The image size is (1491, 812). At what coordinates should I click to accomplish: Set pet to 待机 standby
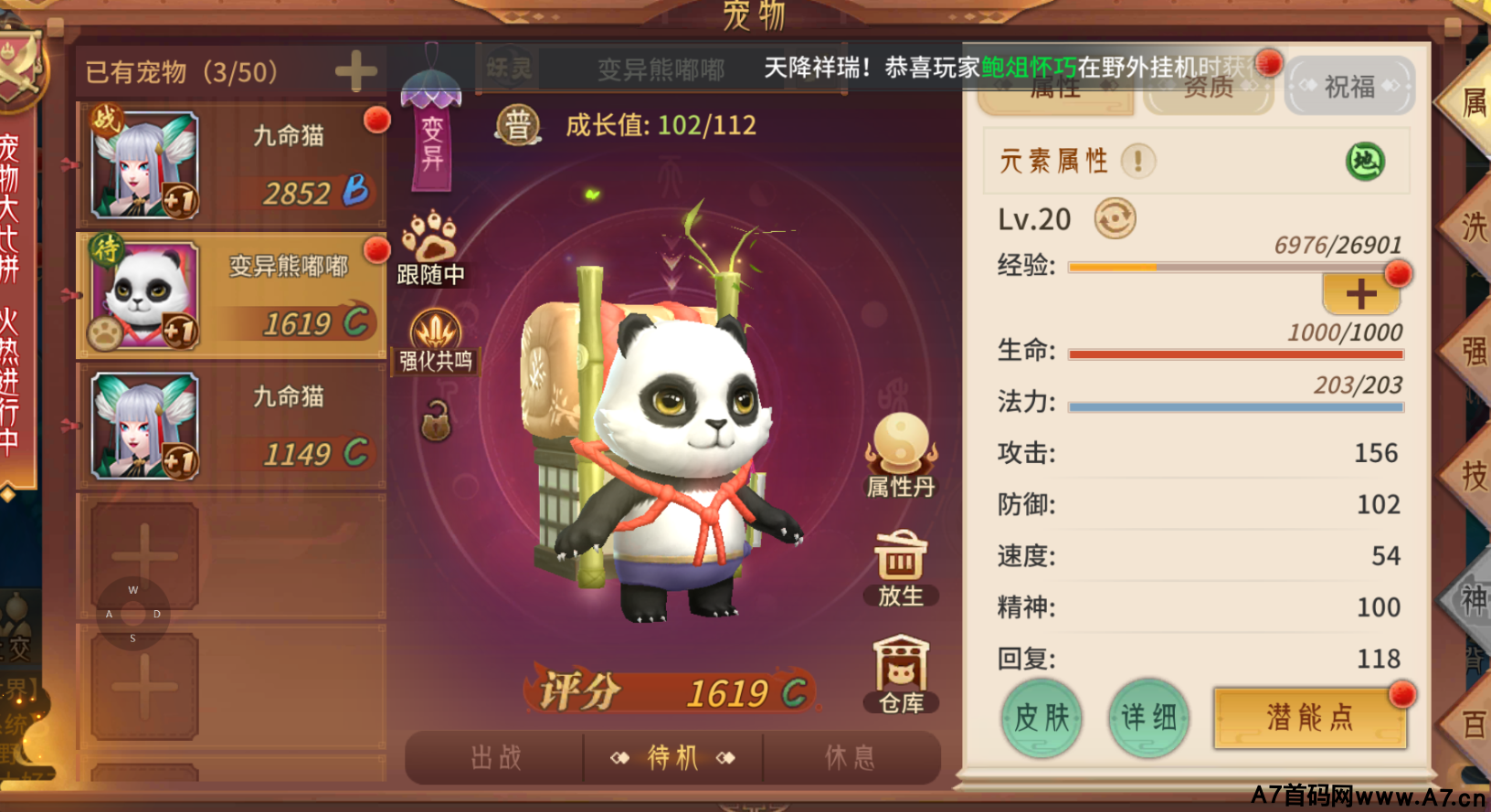(x=672, y=757)
